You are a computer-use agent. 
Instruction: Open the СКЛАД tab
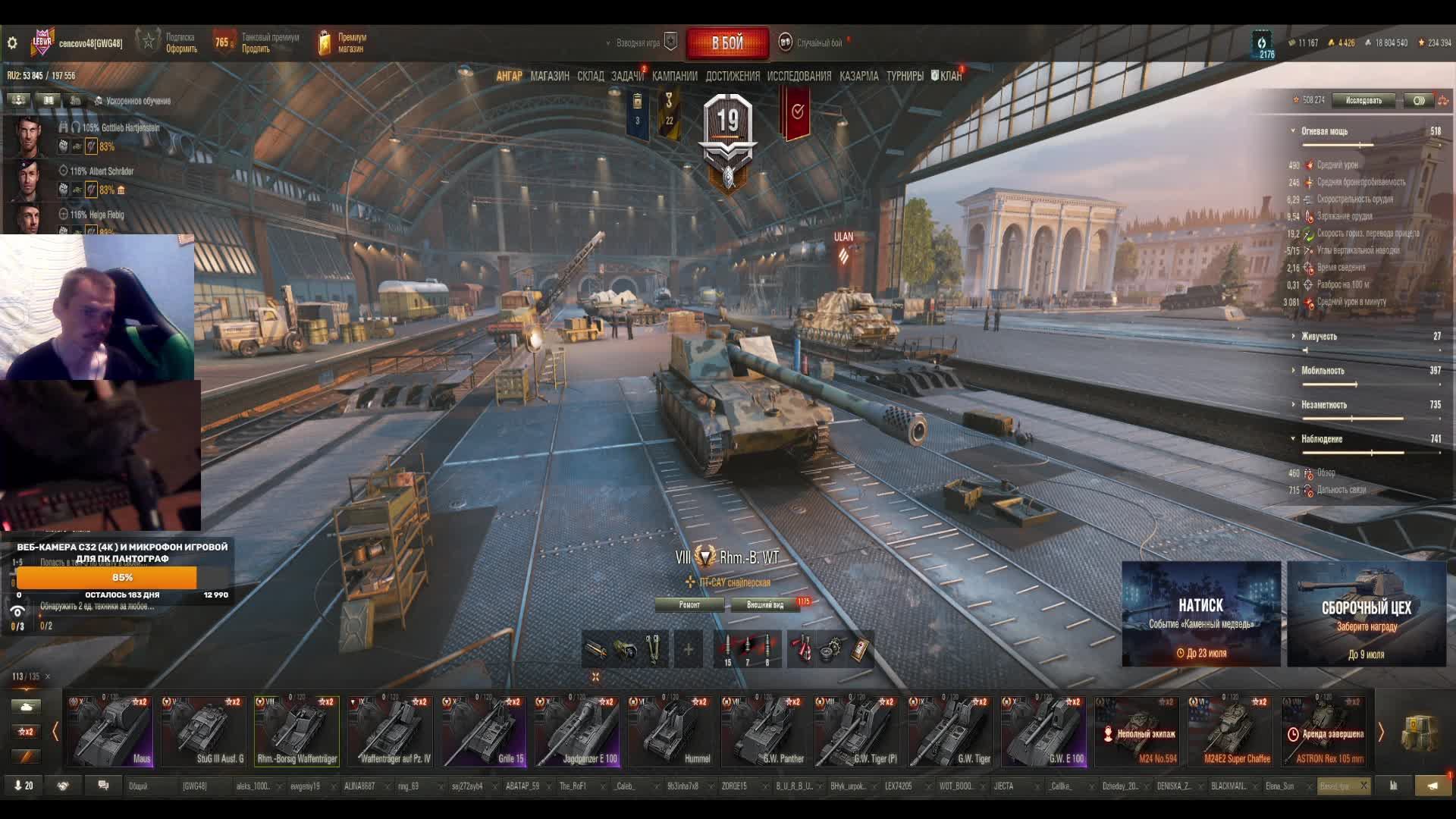pos(590,76)
